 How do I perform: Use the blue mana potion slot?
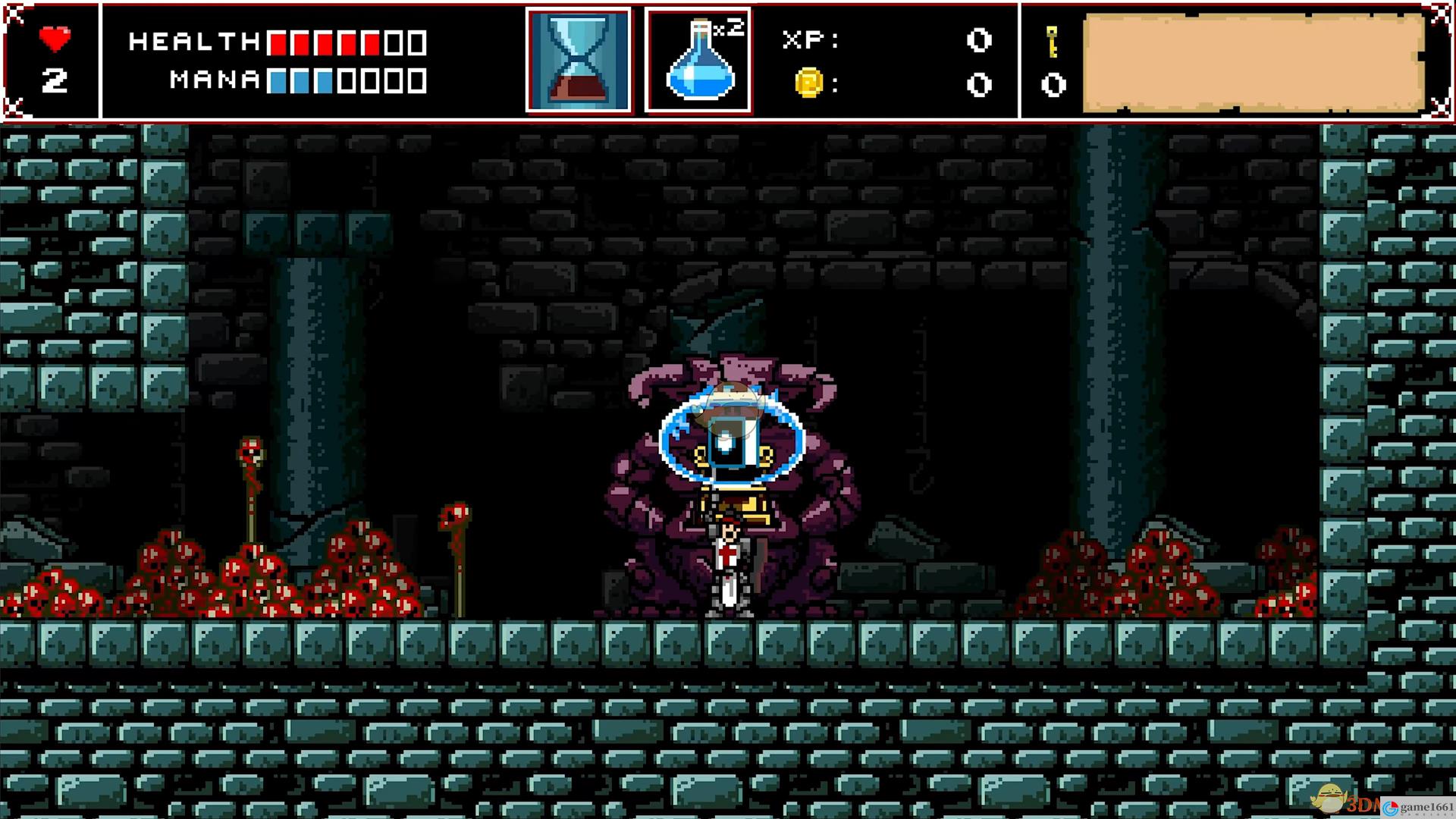click(x=698, y=61)
